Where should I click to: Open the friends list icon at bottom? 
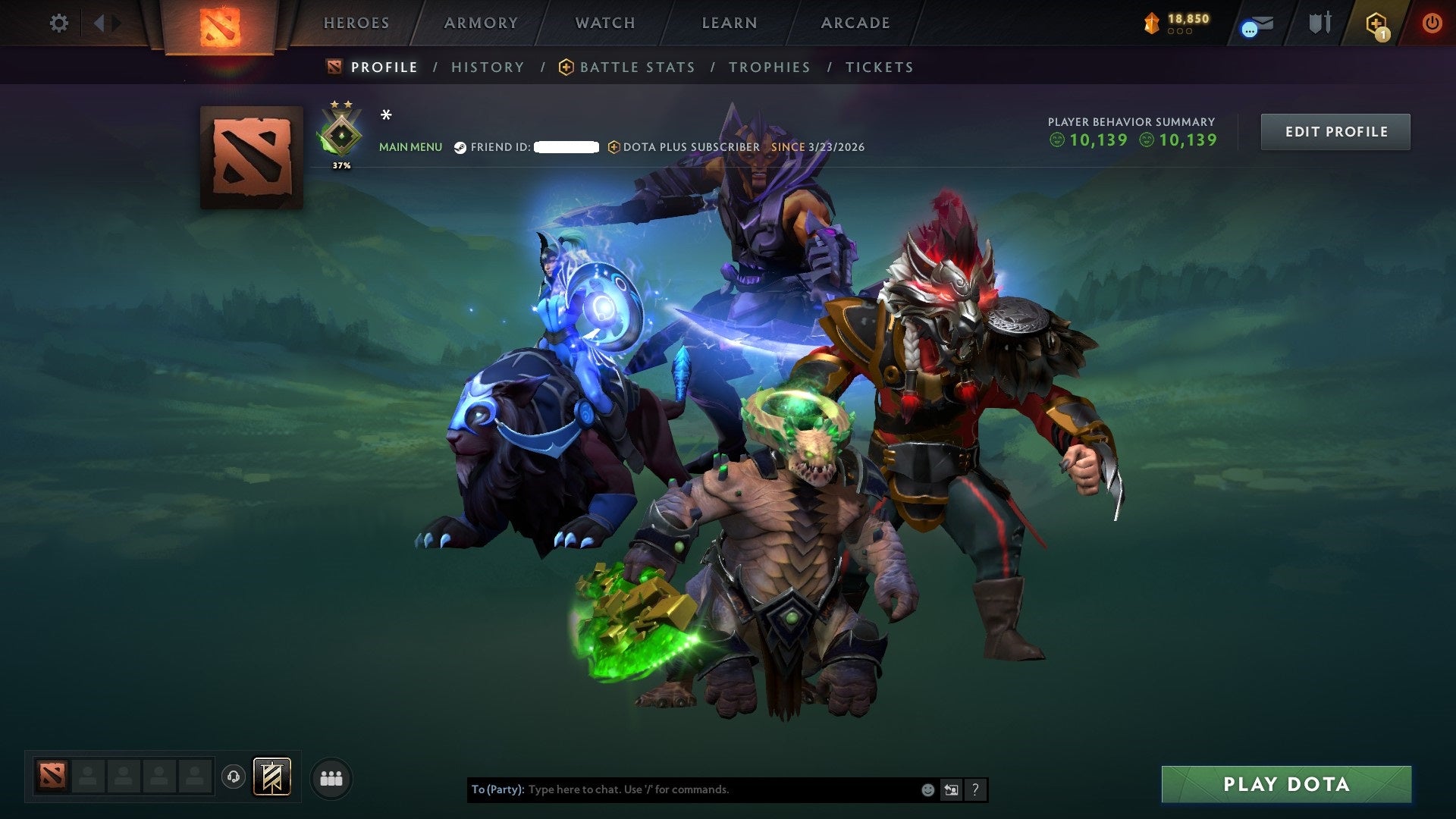pyautogui.click(x=331, y=777)
